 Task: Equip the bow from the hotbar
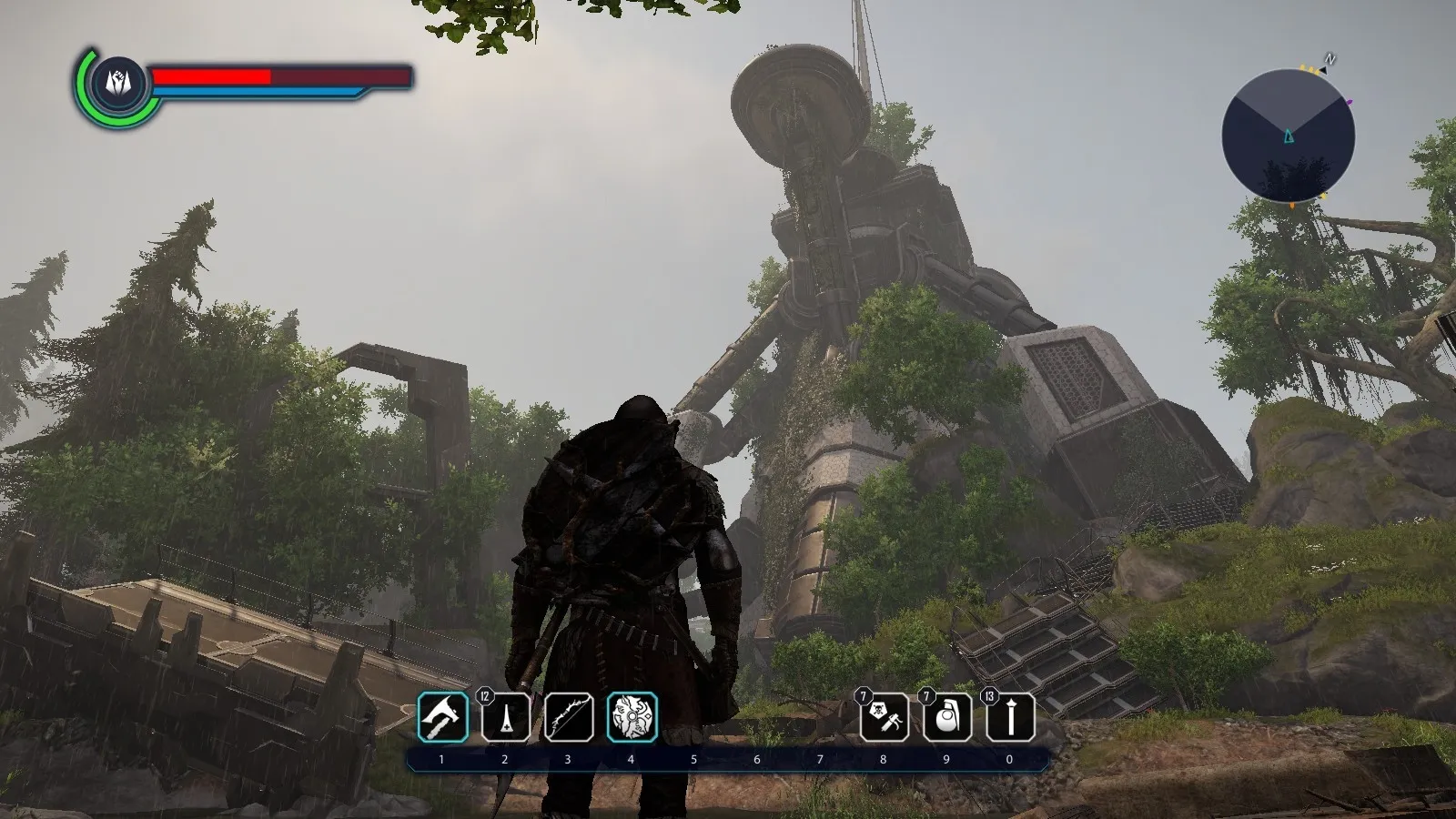click(x=569, y=717)
